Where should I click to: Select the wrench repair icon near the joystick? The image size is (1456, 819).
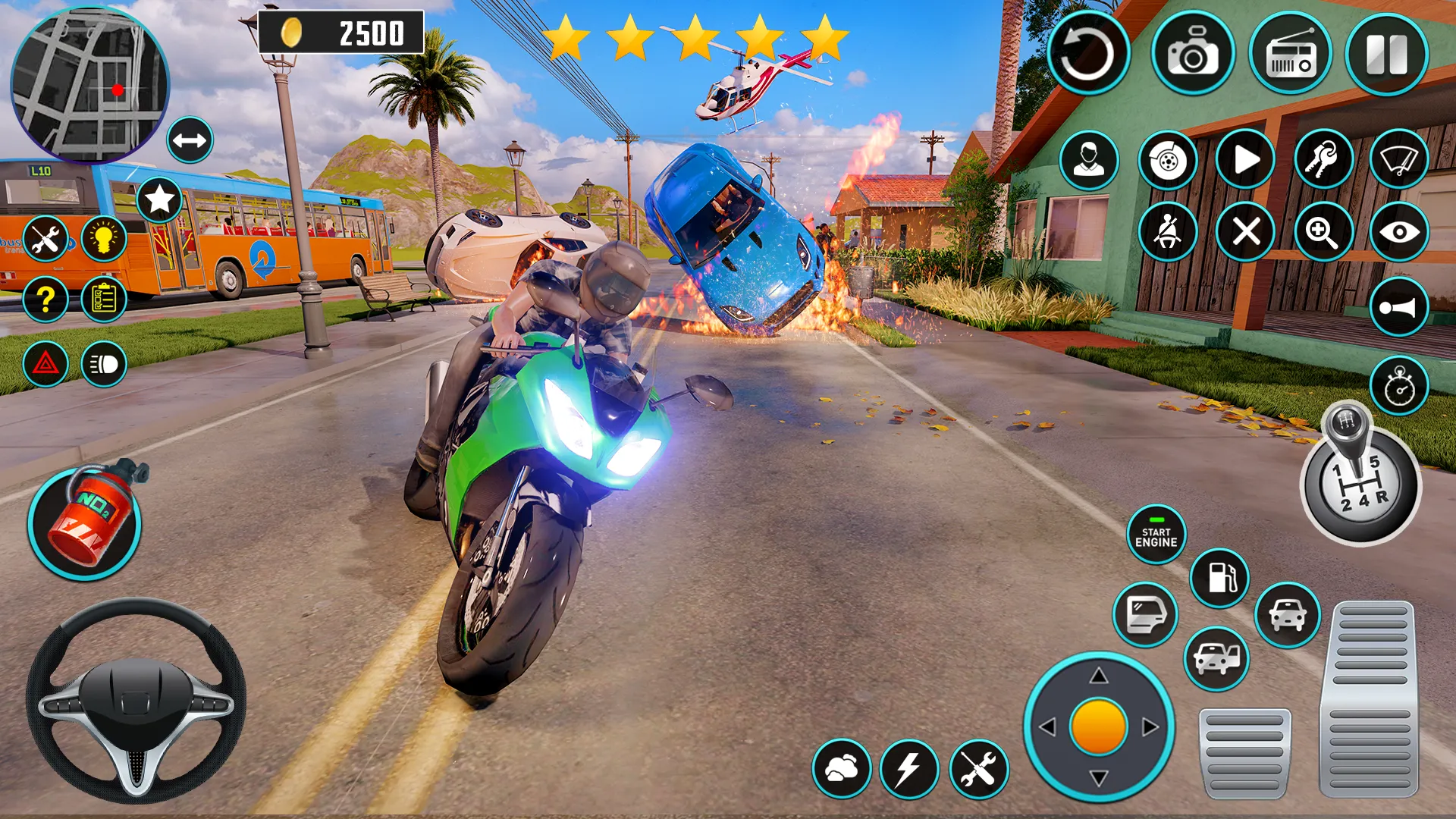point(979,770)
